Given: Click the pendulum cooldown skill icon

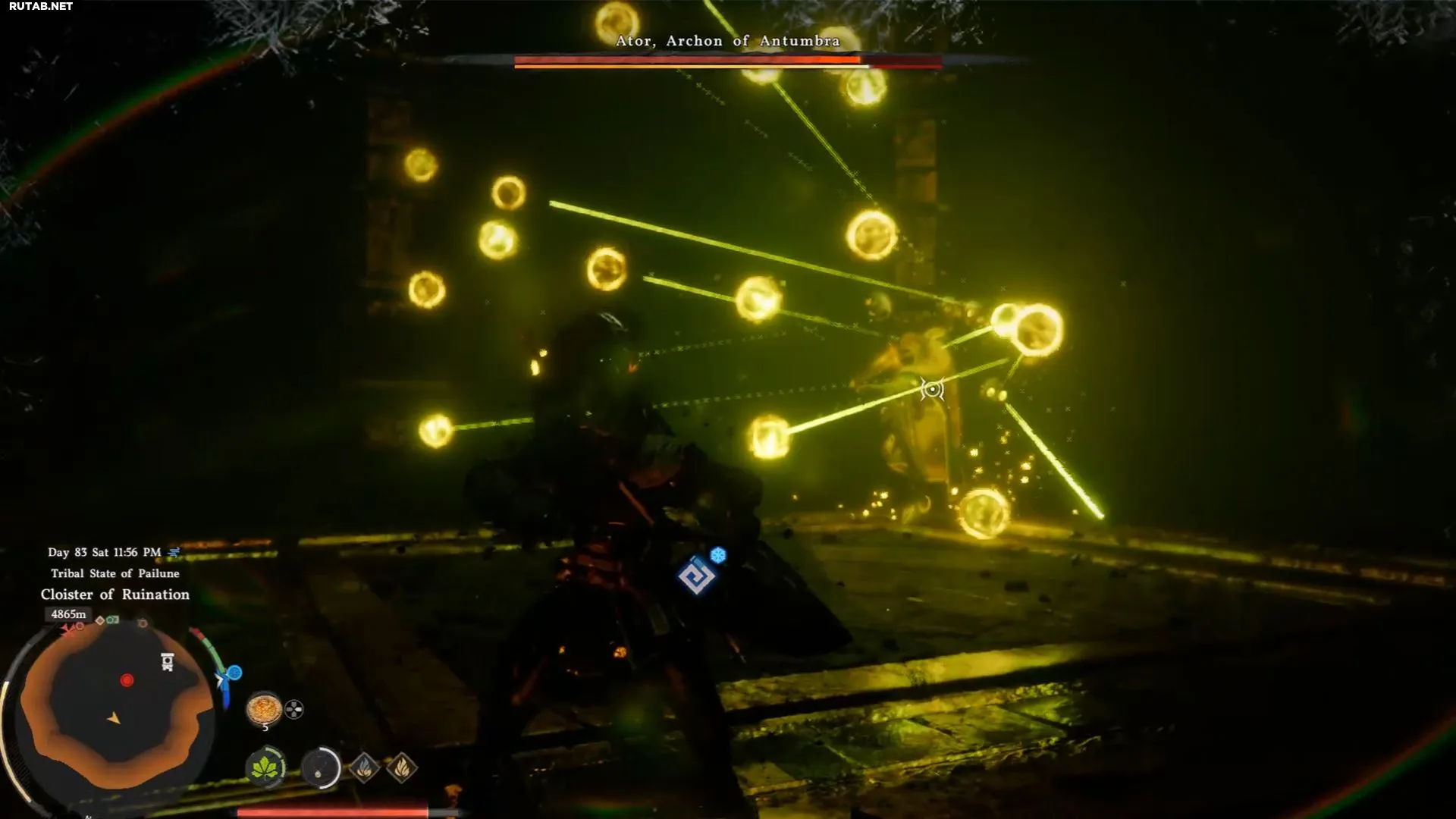Looking at the screenshot, I should coord(320,769).
